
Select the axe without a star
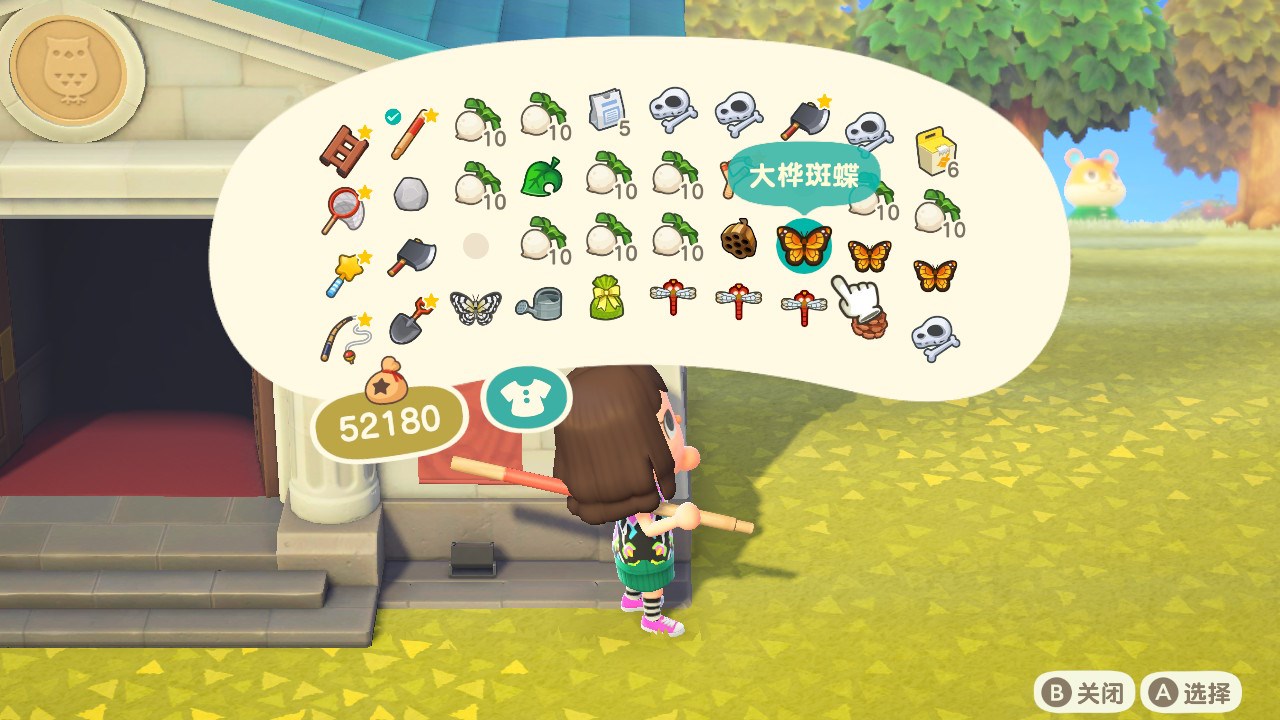click(409, 256)
